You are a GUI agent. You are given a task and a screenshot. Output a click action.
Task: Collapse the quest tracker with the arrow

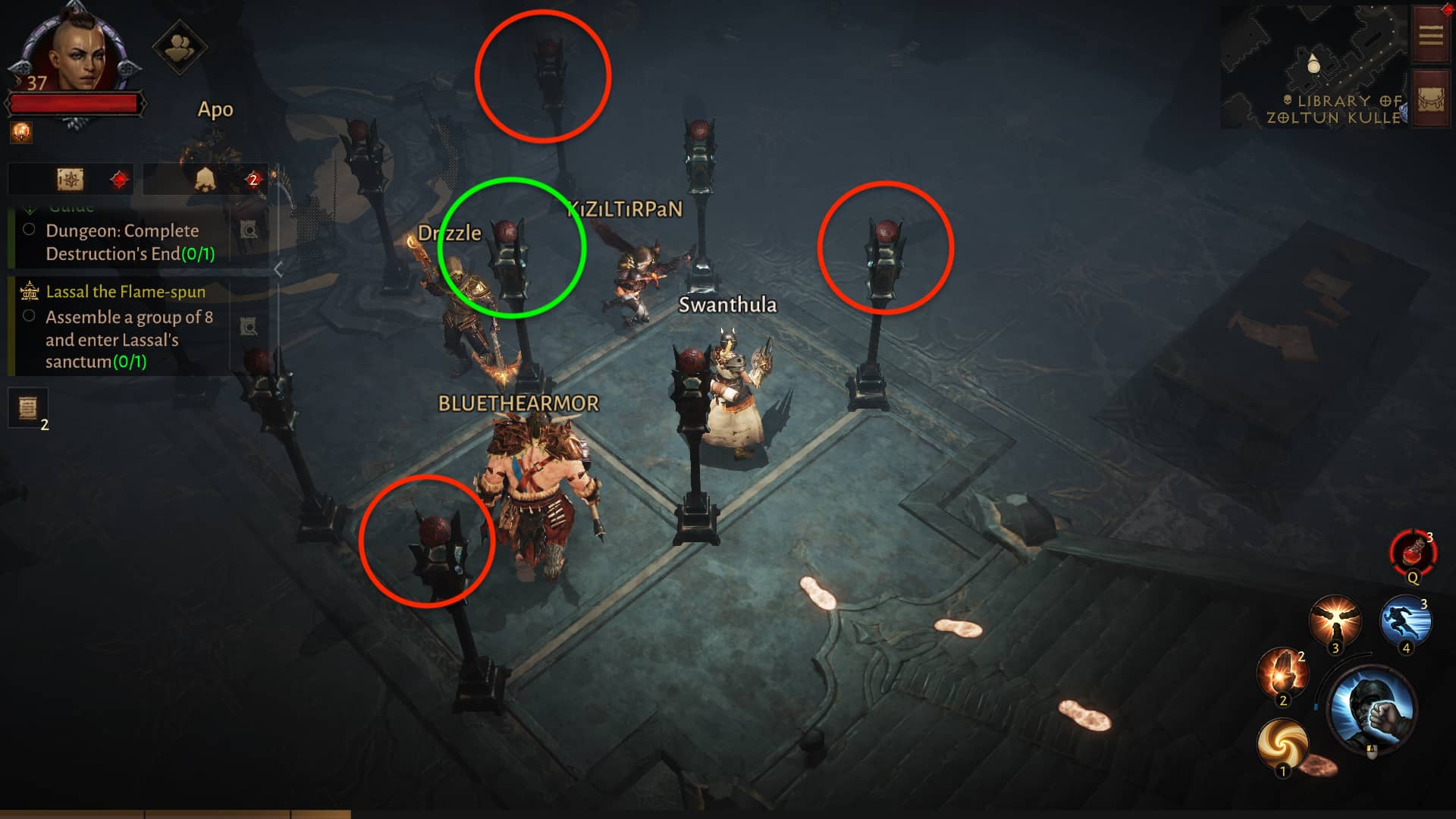278,269
